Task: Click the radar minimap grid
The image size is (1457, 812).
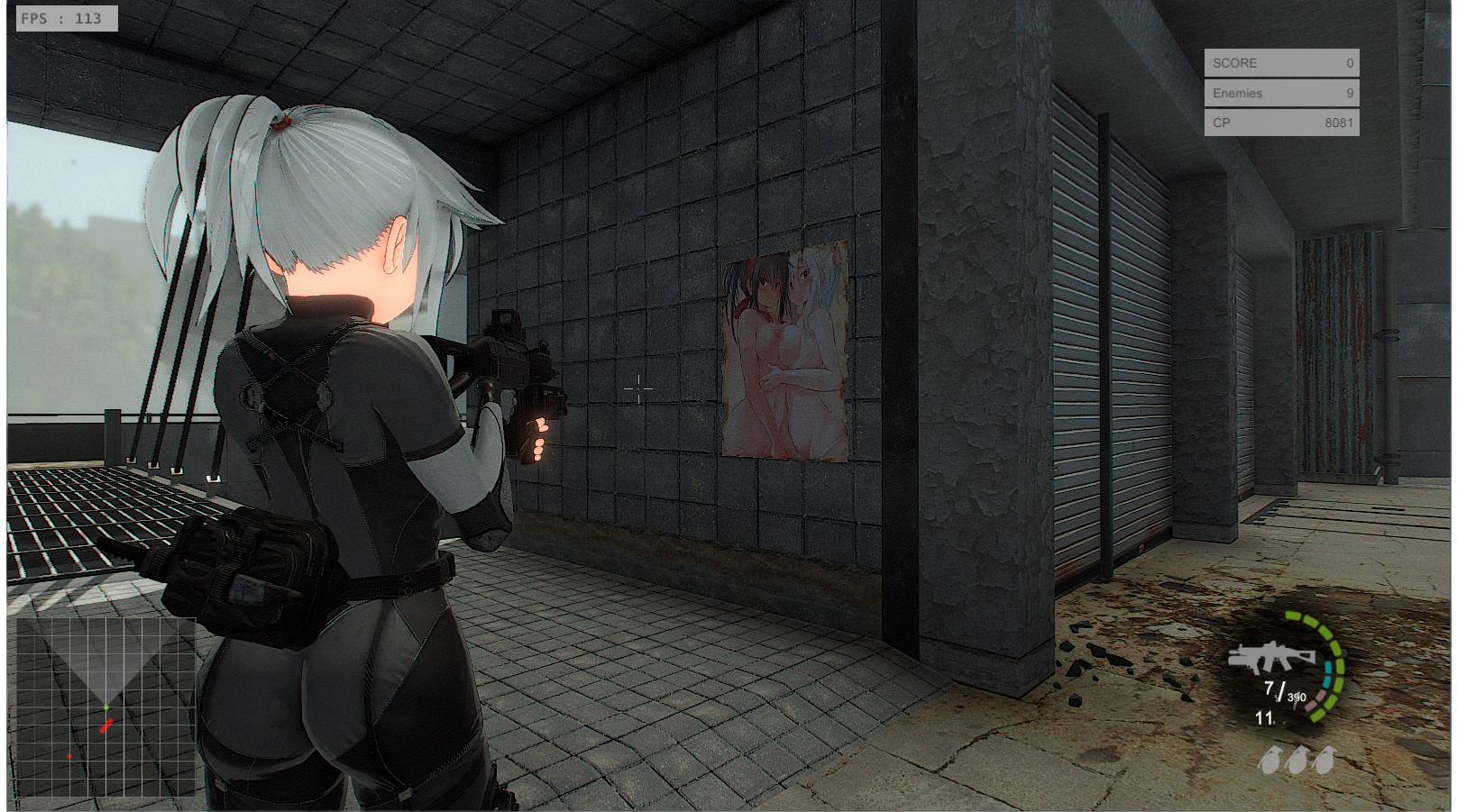Action: 105,706
